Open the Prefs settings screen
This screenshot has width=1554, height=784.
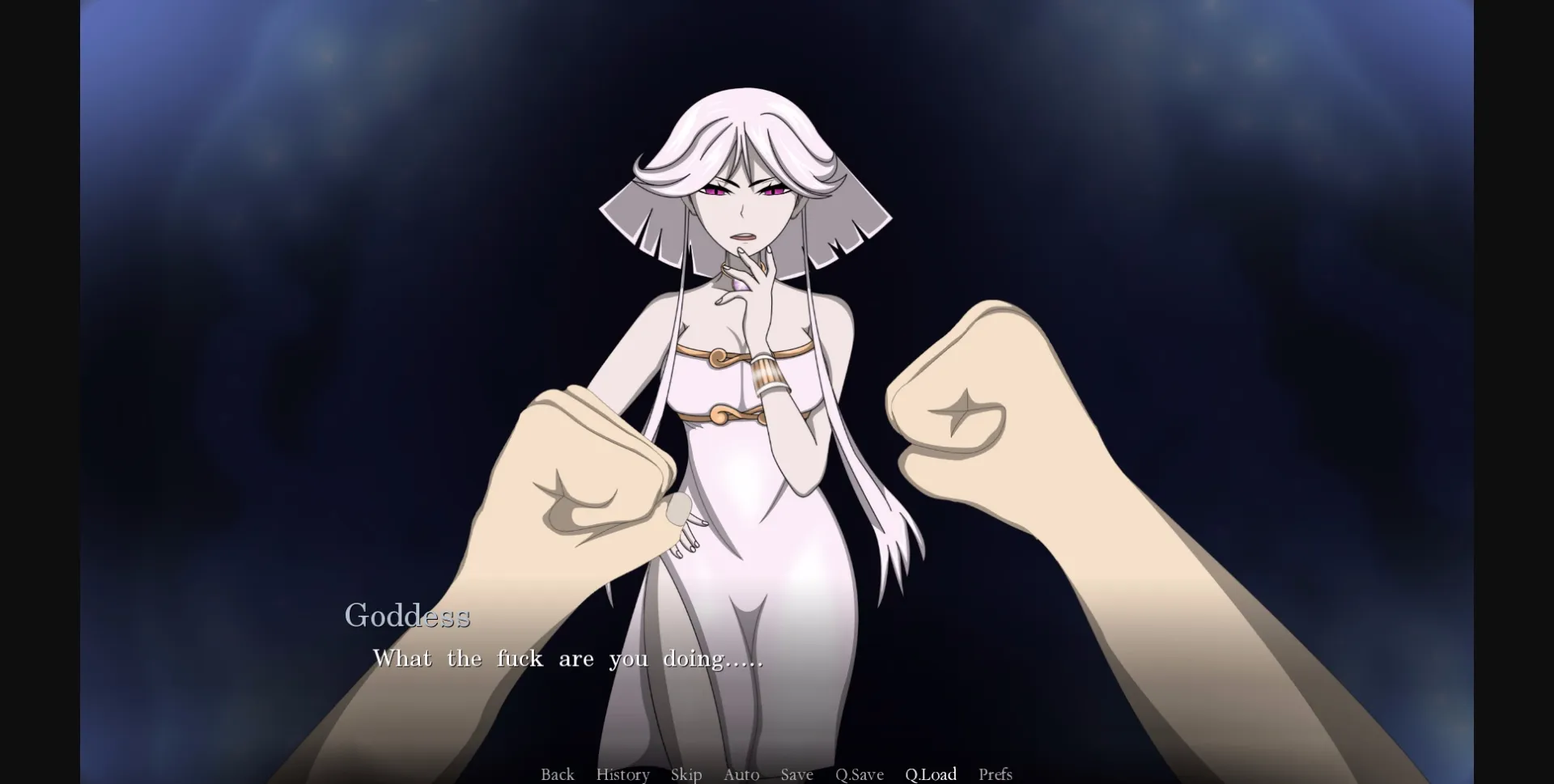point(996,774)
